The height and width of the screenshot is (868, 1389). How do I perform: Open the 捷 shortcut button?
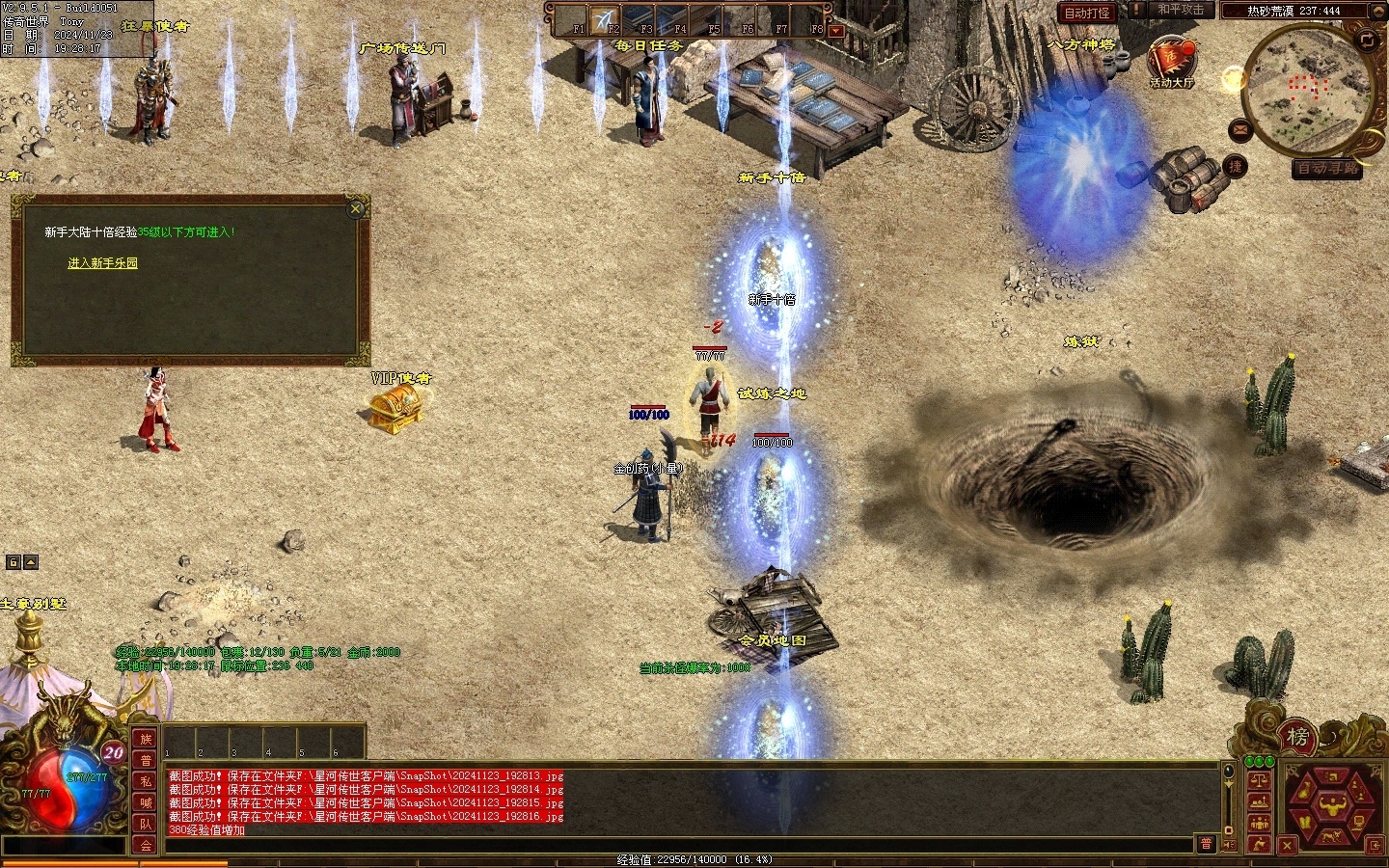coord(1235,167)
